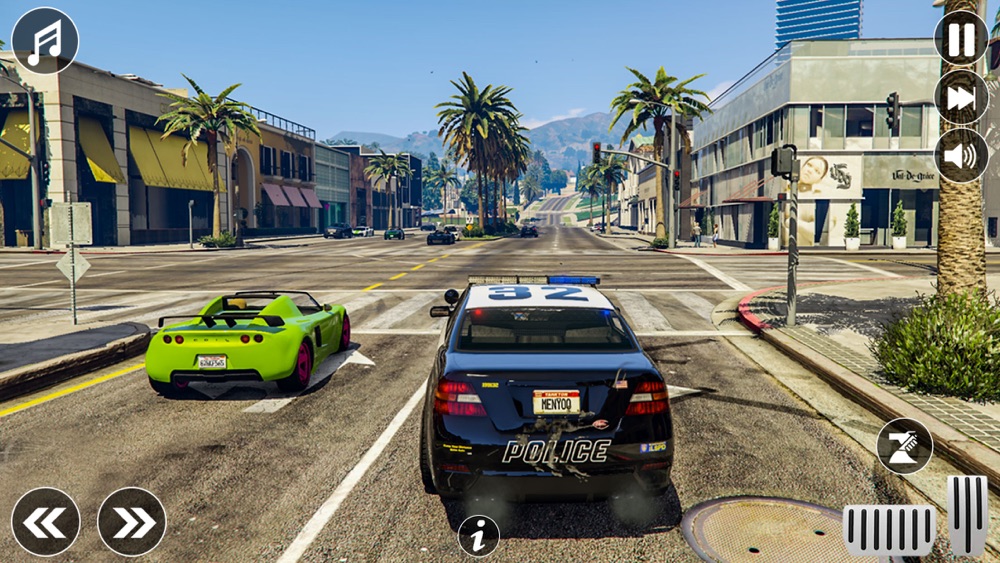Steer right with double-chevron arrow

pos(132,521)
